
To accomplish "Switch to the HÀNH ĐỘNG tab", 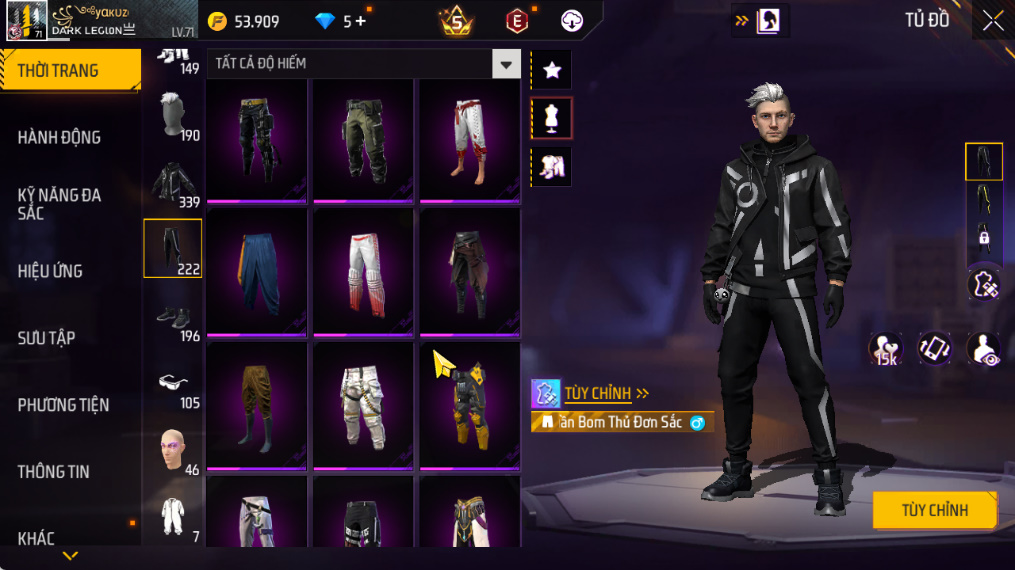I will pos(60,137).
